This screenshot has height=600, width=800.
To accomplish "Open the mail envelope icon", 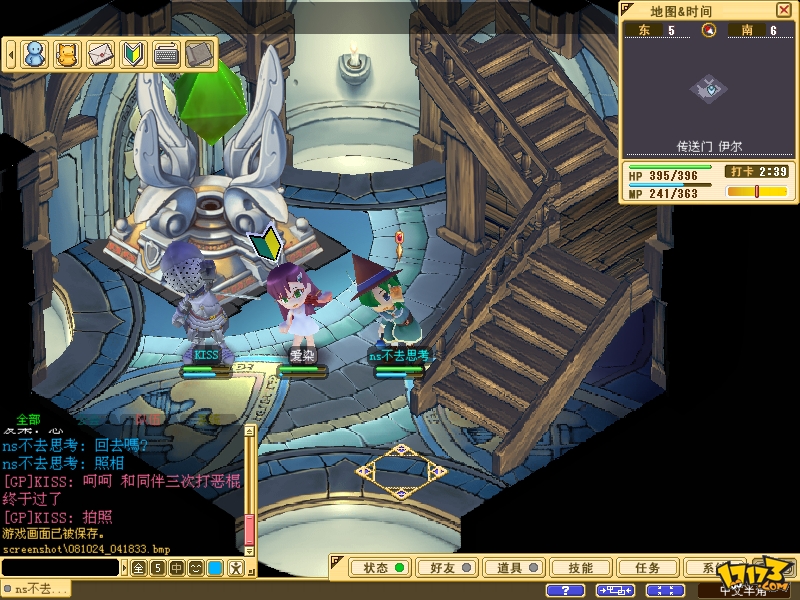I will pos(100,53).
